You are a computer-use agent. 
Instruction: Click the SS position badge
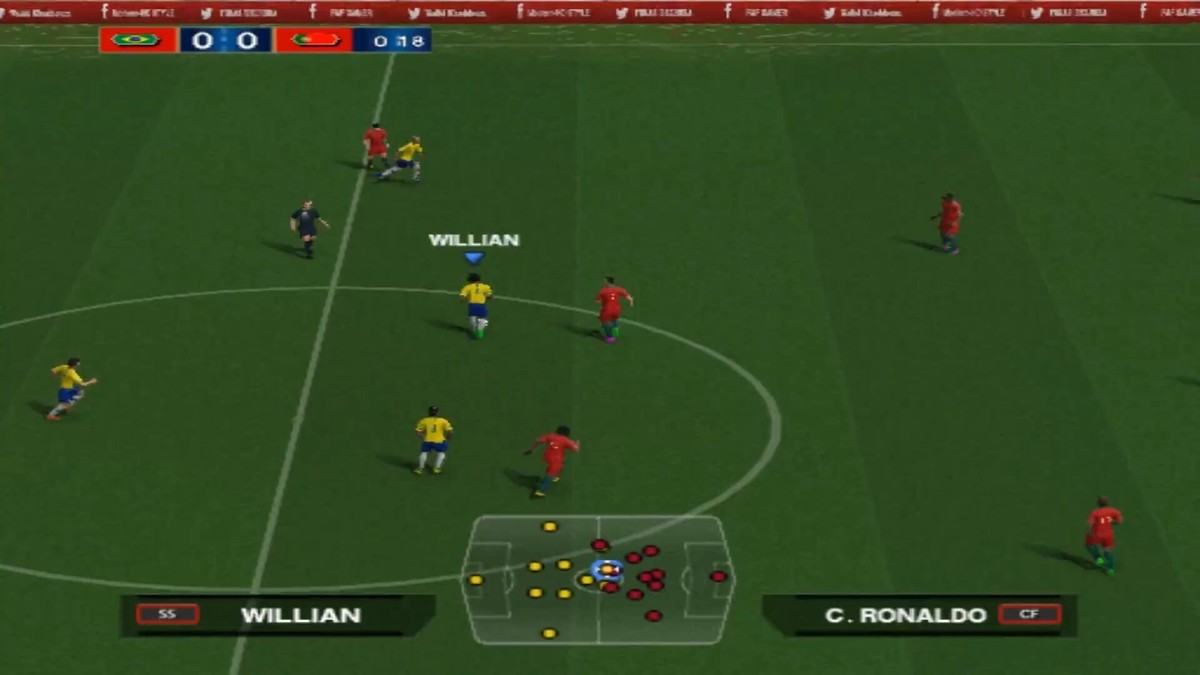pyautogui.click(x=167, y=614)
